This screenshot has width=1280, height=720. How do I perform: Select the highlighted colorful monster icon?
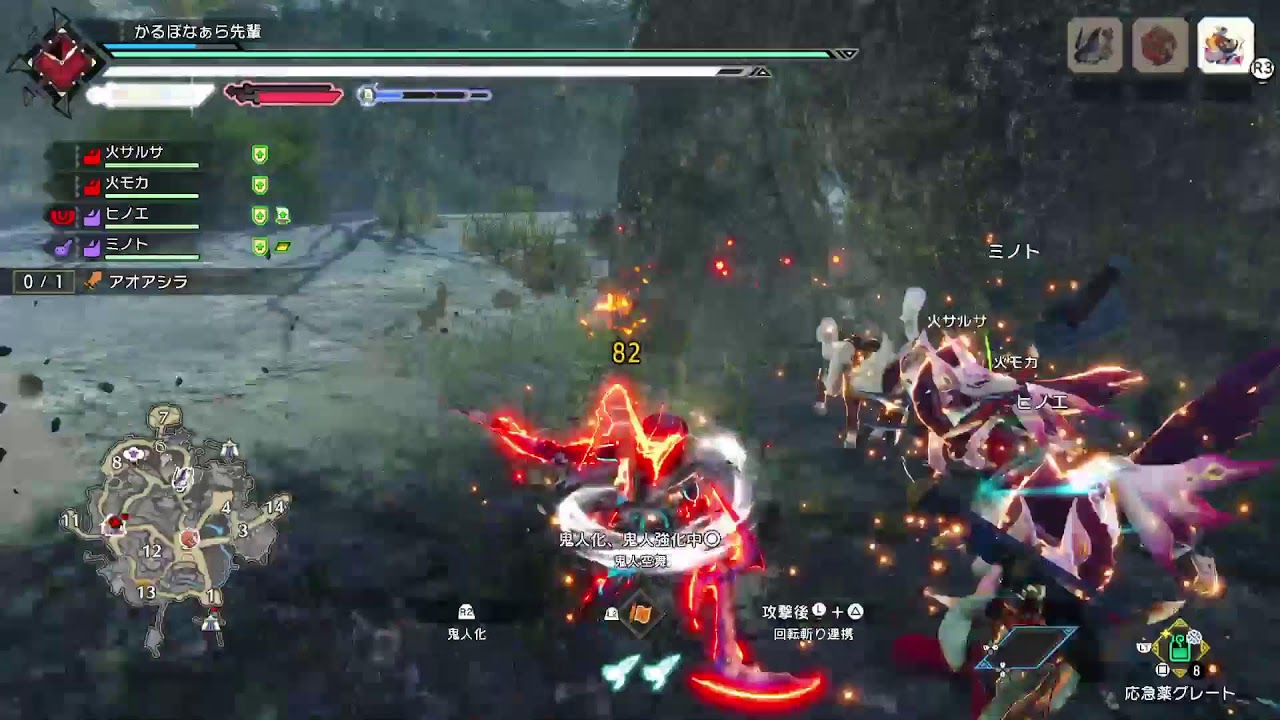click(1225, 45)
